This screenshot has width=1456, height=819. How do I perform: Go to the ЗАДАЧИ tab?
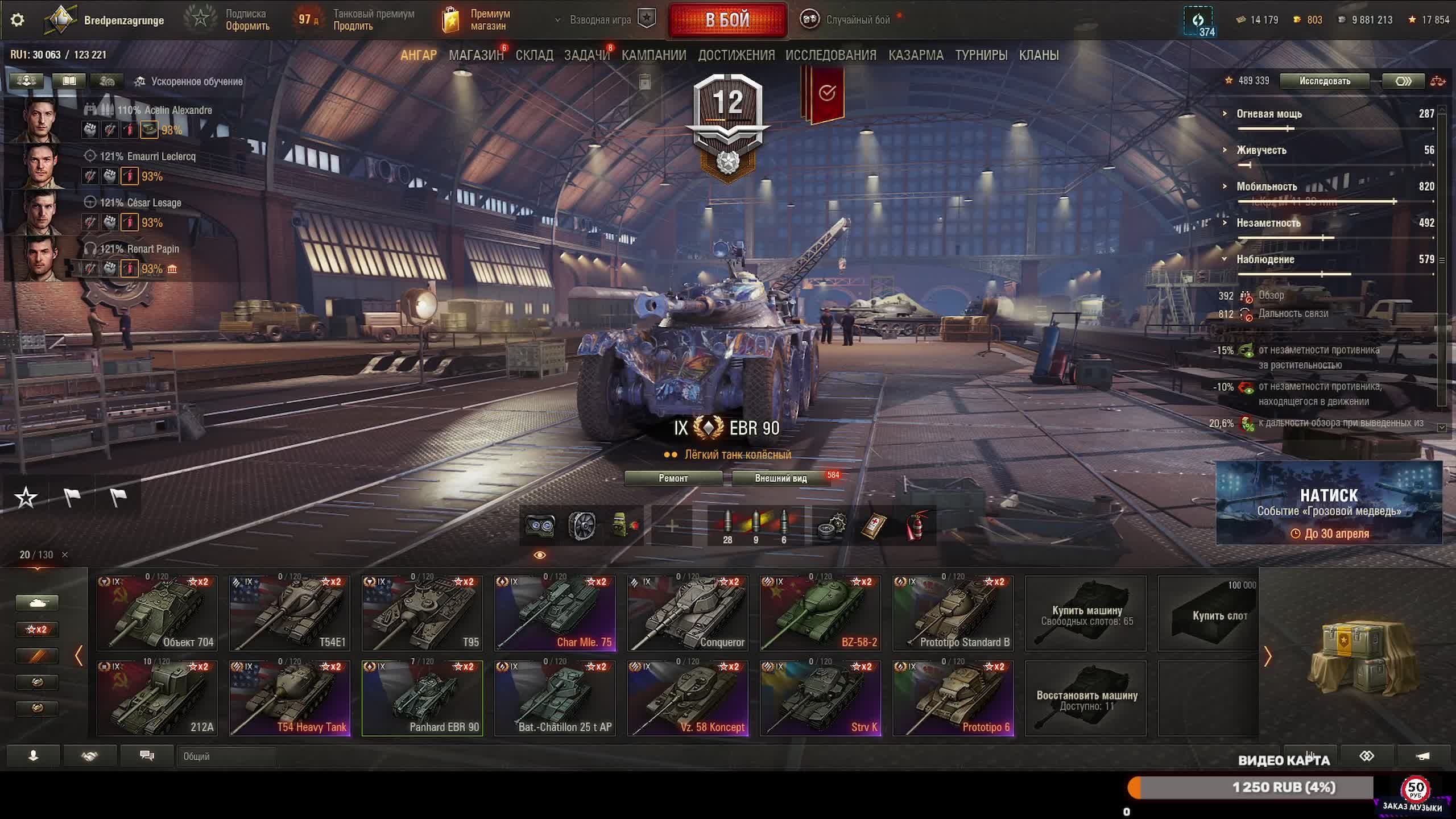586,55
